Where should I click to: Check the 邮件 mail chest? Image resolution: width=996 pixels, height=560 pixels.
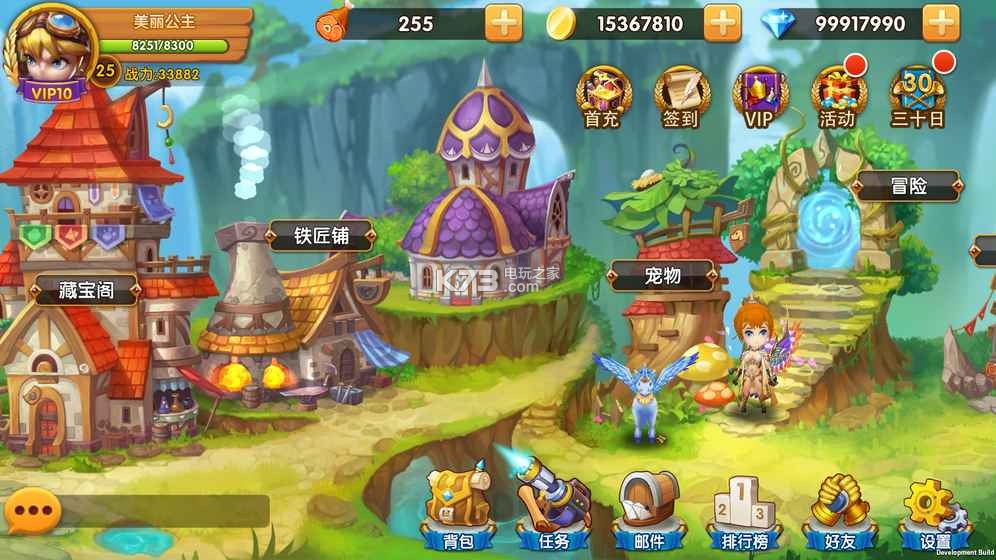[x=649, y=508]
